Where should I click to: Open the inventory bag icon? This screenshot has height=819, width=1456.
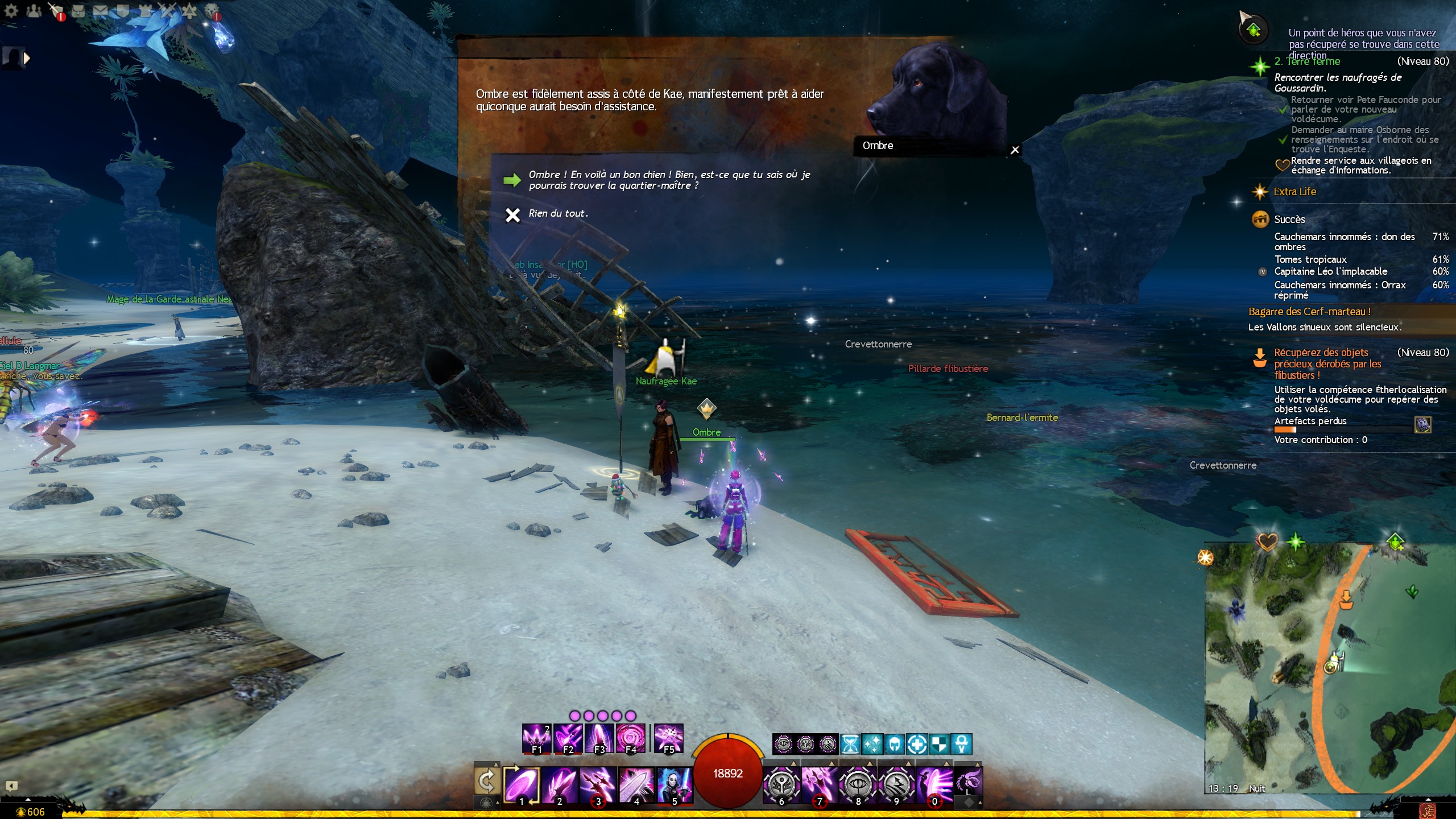(x=78, y=11)
